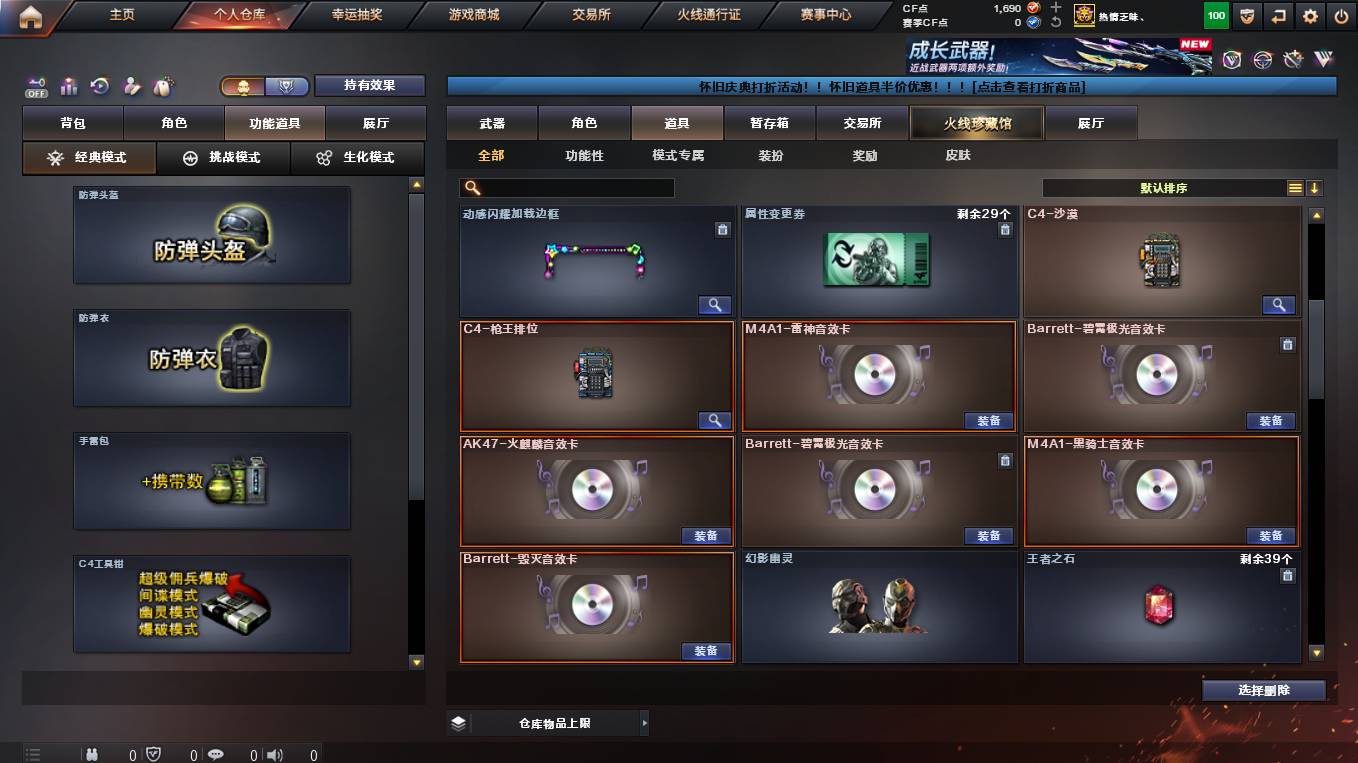Expand the sort direction arrow beside 默认排序

click(1315, 187)
